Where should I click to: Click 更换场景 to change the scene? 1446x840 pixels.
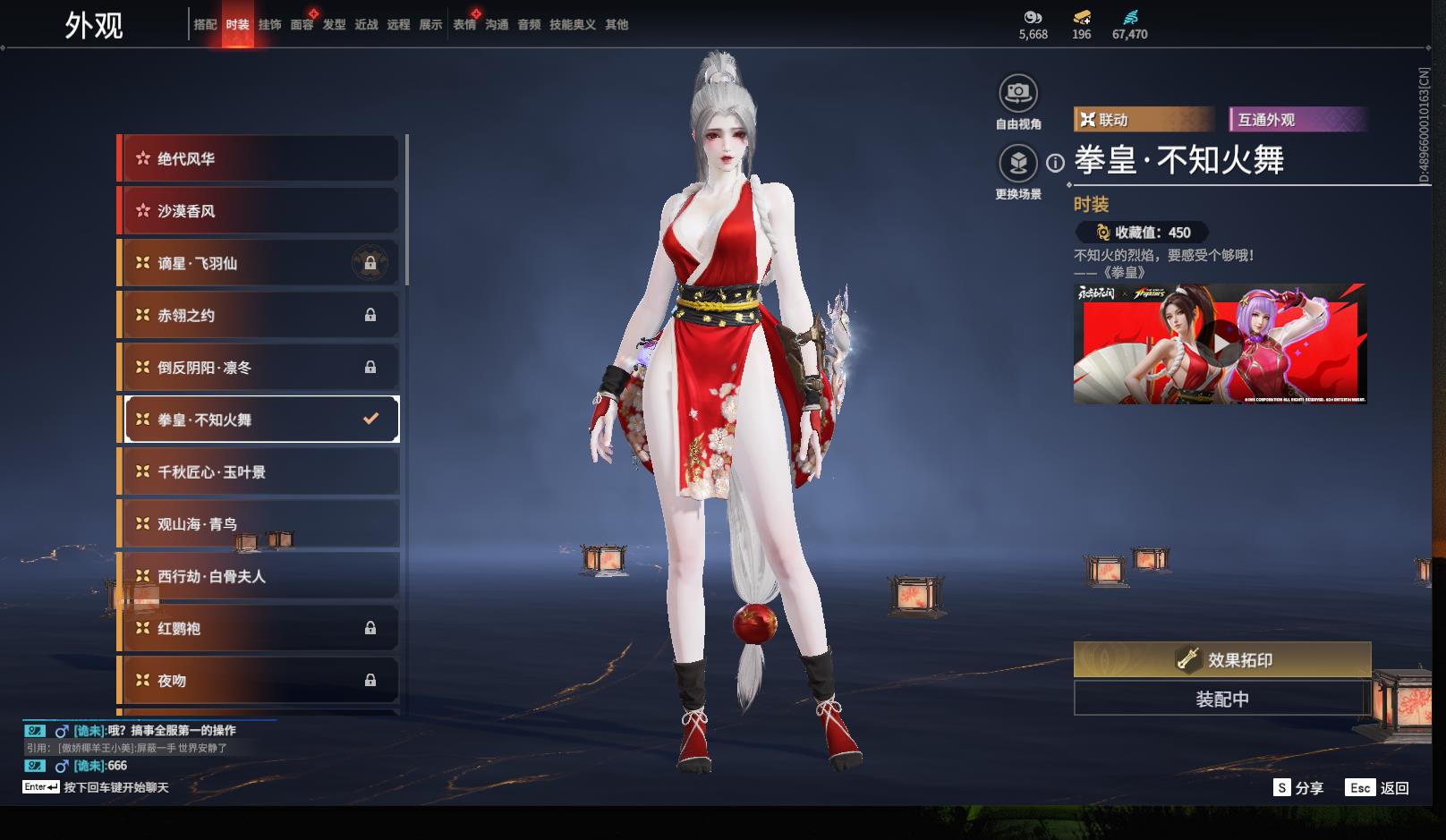tap(1018, 164)
